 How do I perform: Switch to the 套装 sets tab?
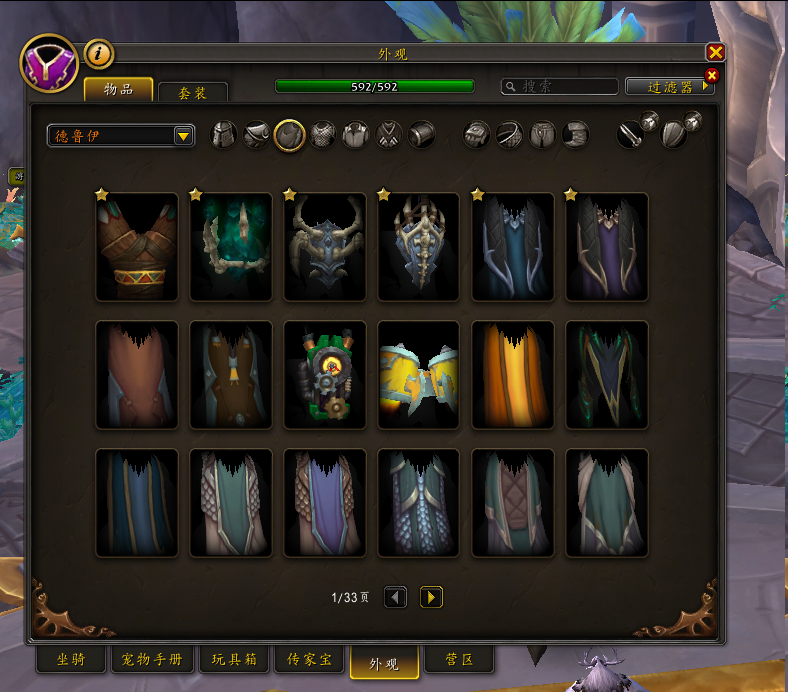pyautogui.click(x=193, y=92)
